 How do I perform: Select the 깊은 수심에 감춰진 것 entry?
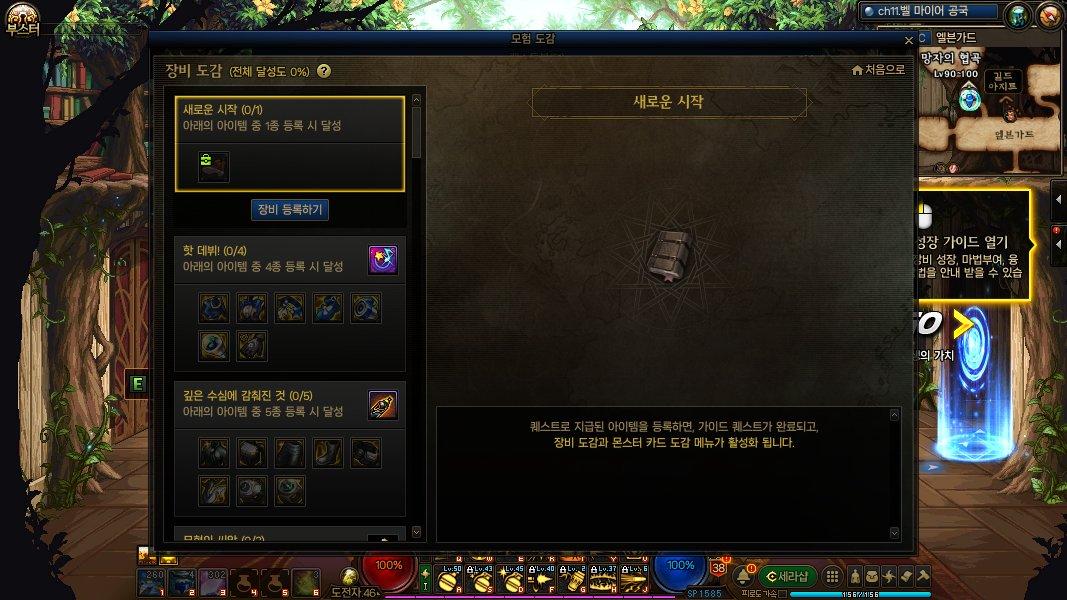[x=270, y=404]
